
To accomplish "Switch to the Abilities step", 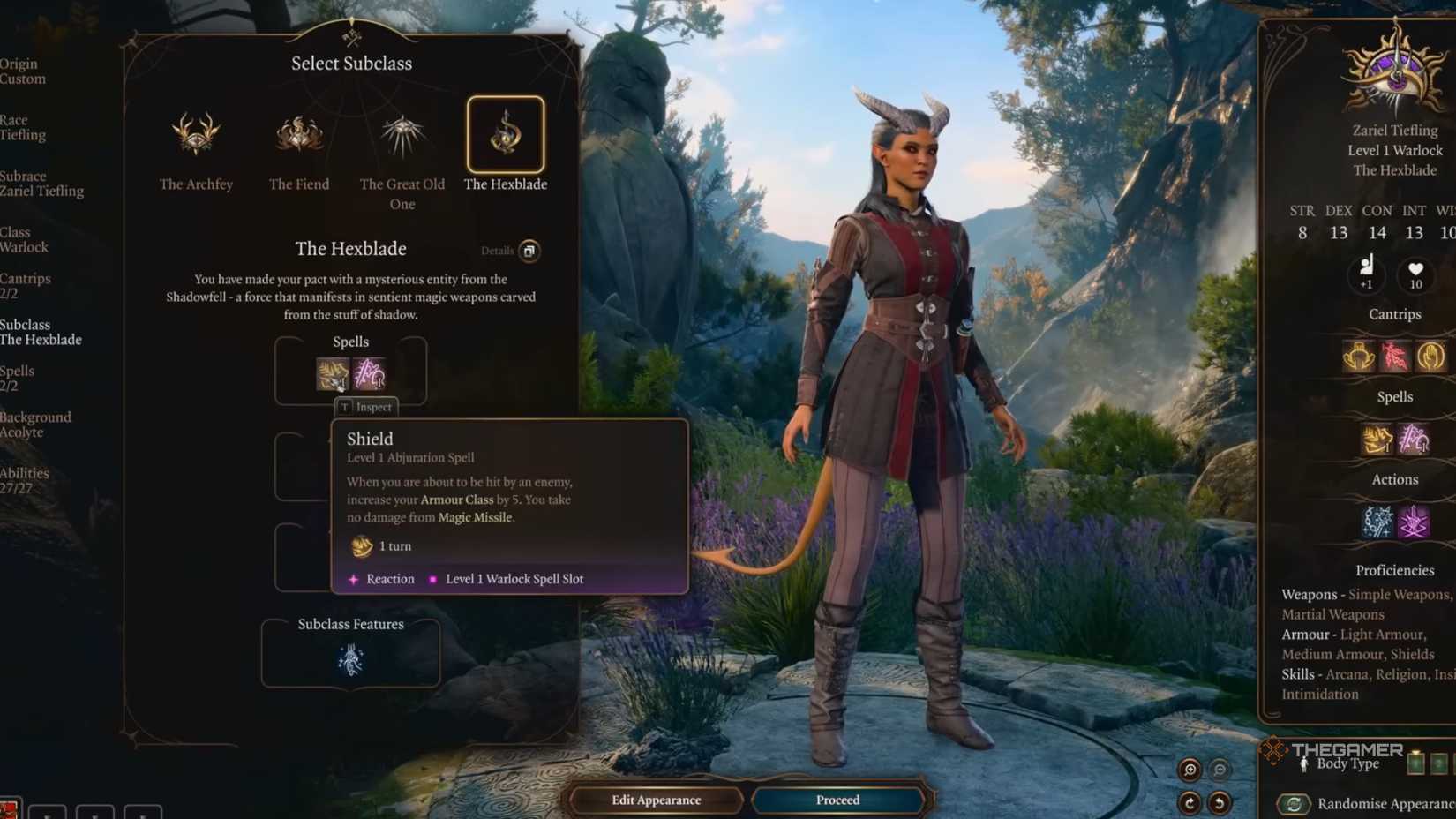I will point(25,480).
